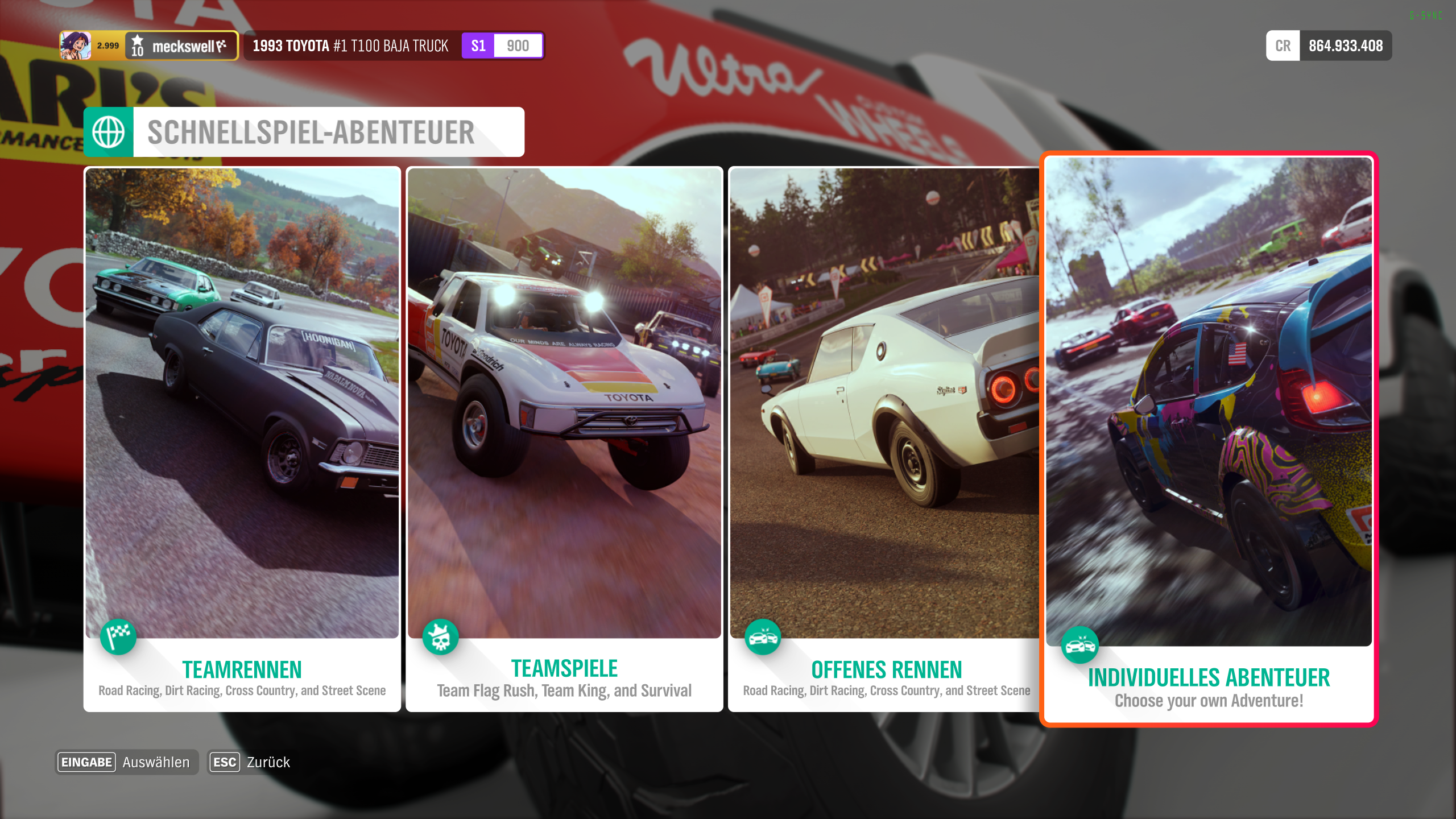Select the cars icon on Offenes Rennen card
The width and height of the screenshot is (1456, 819).
763,637
